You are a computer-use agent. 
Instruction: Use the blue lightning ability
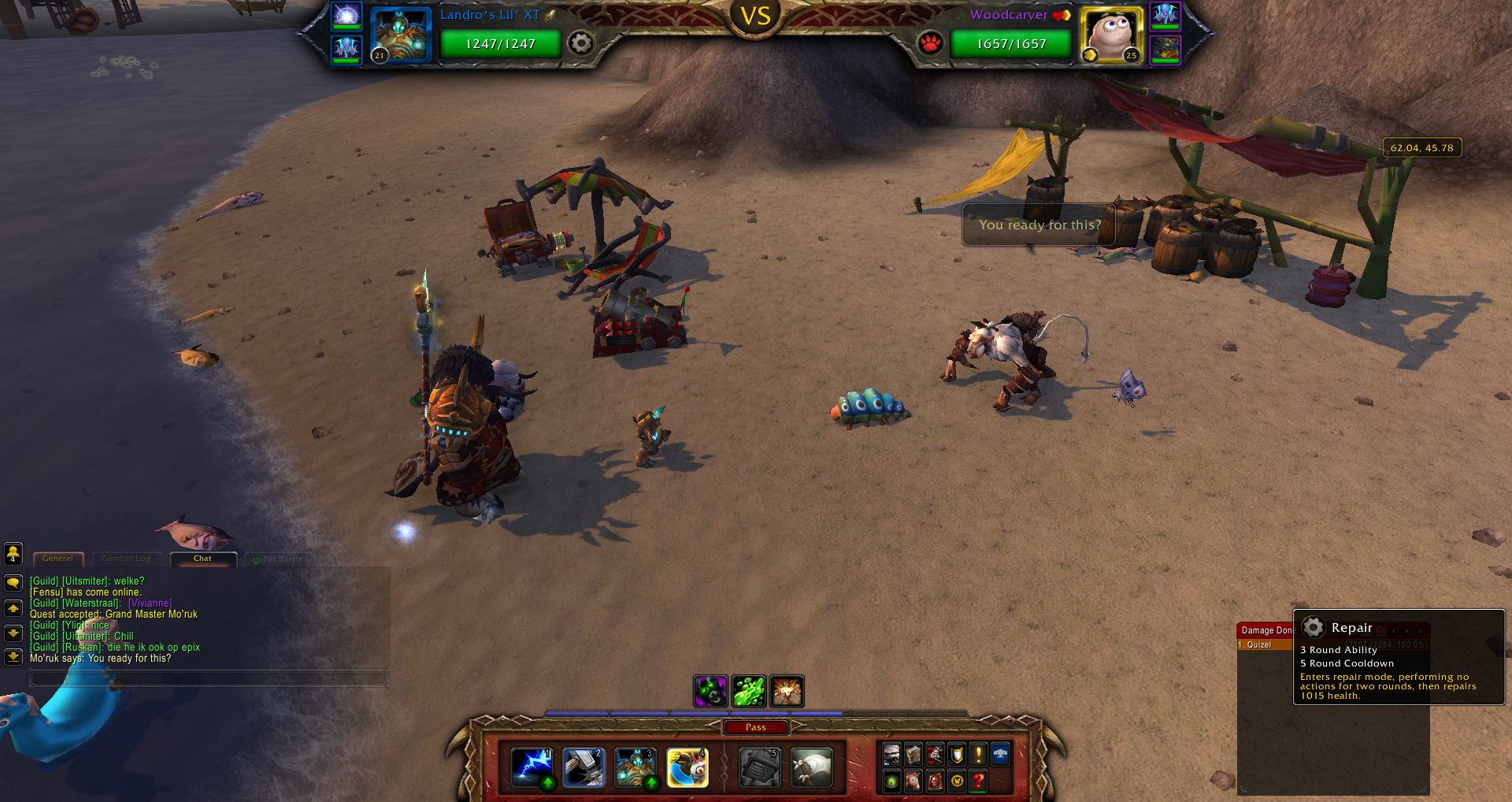point(531,767)
